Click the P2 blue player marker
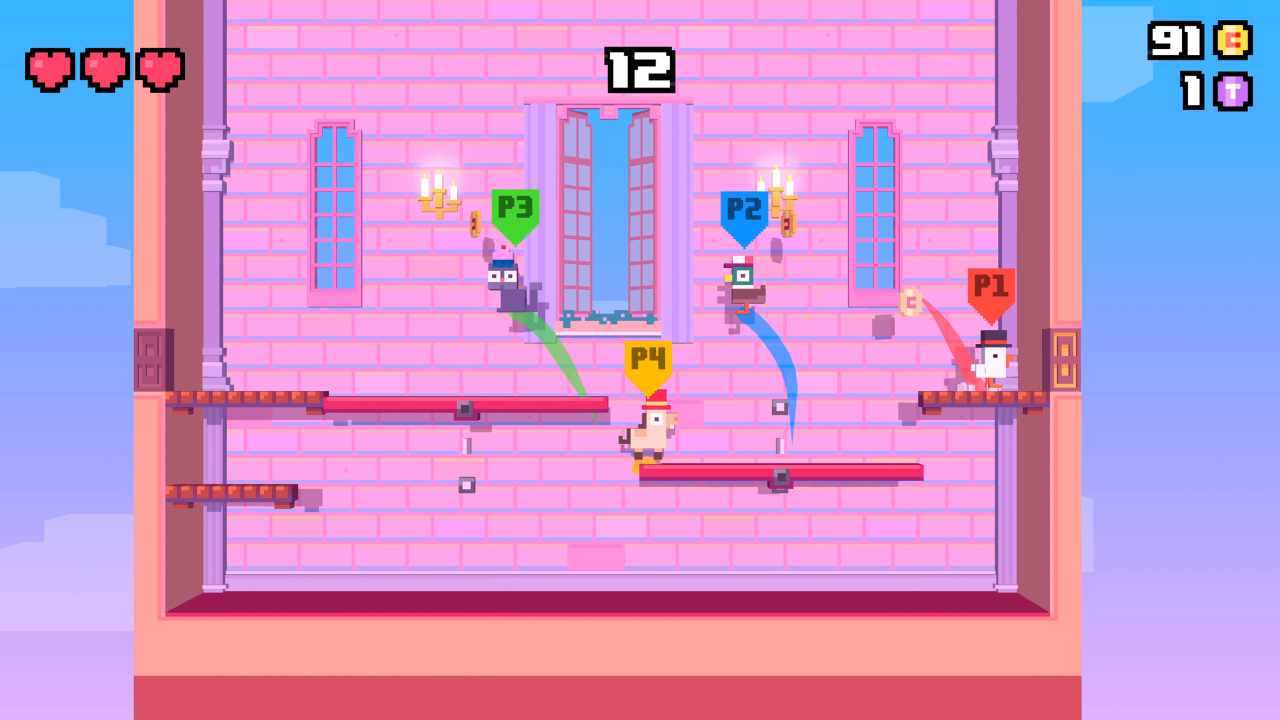Image resolution: width=1280 pixels, height=720 pixels. [744, 210]
